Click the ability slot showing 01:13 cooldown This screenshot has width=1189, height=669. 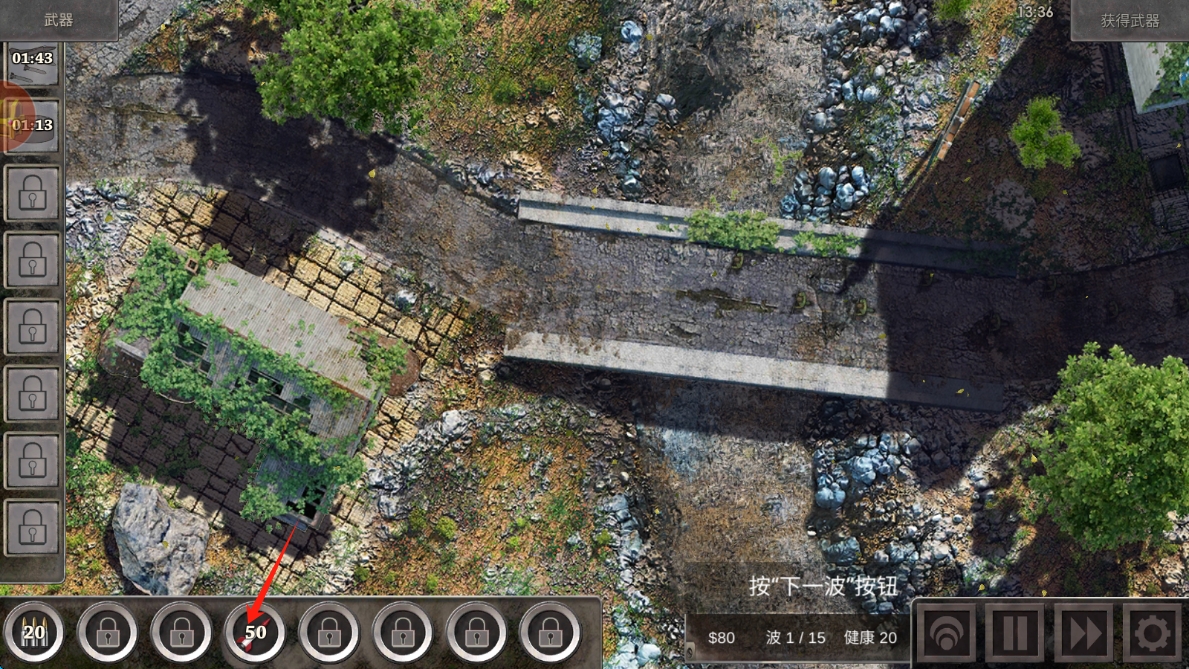[32, 126]
